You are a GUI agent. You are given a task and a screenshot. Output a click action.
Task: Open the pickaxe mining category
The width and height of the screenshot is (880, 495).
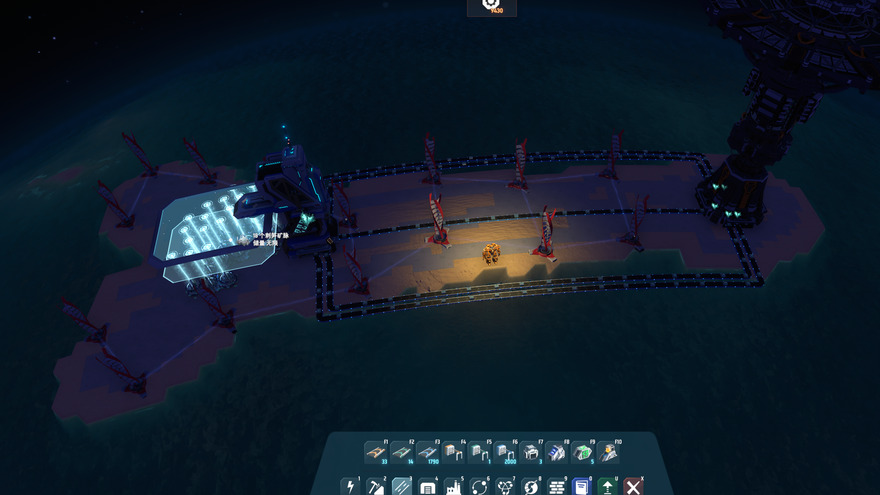375,486
